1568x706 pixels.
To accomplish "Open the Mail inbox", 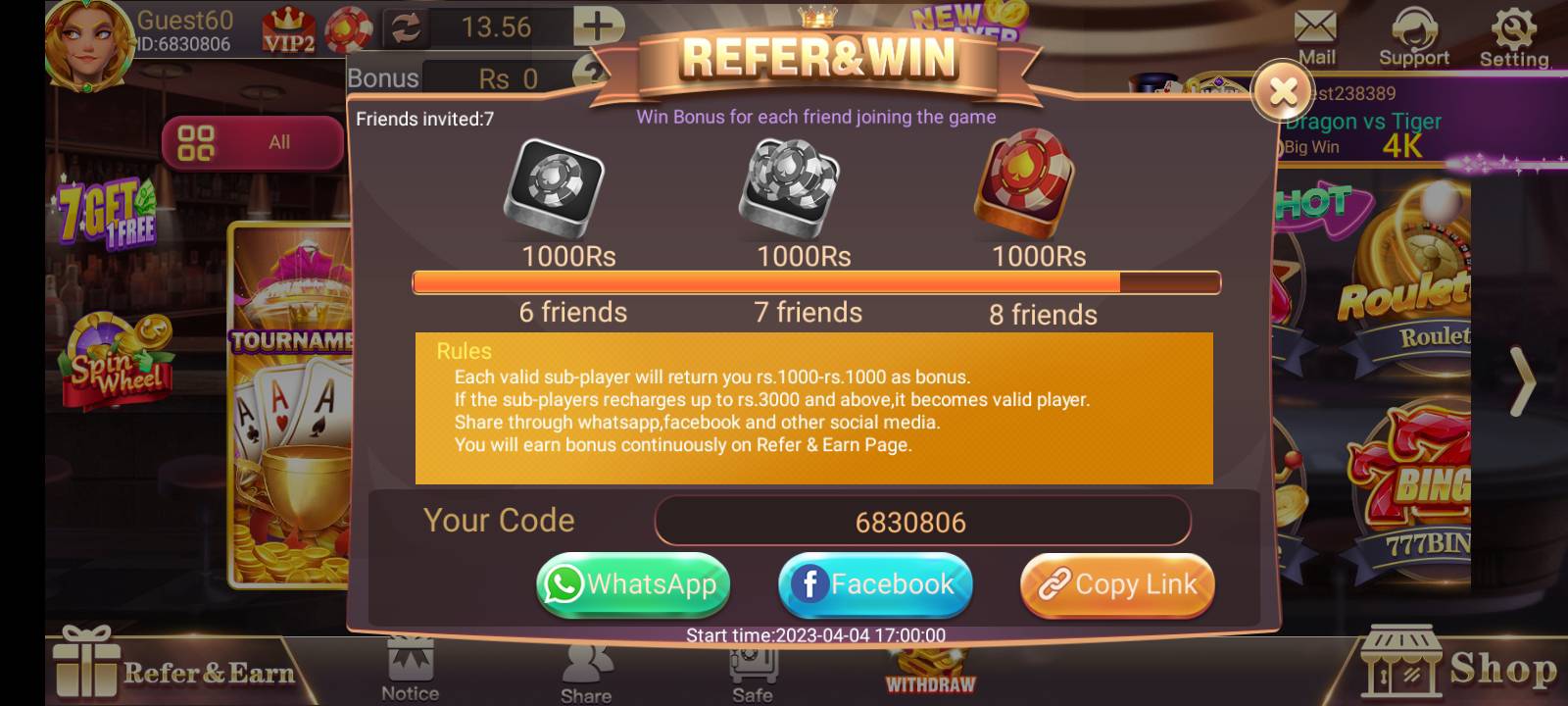I will [1315, 29].
